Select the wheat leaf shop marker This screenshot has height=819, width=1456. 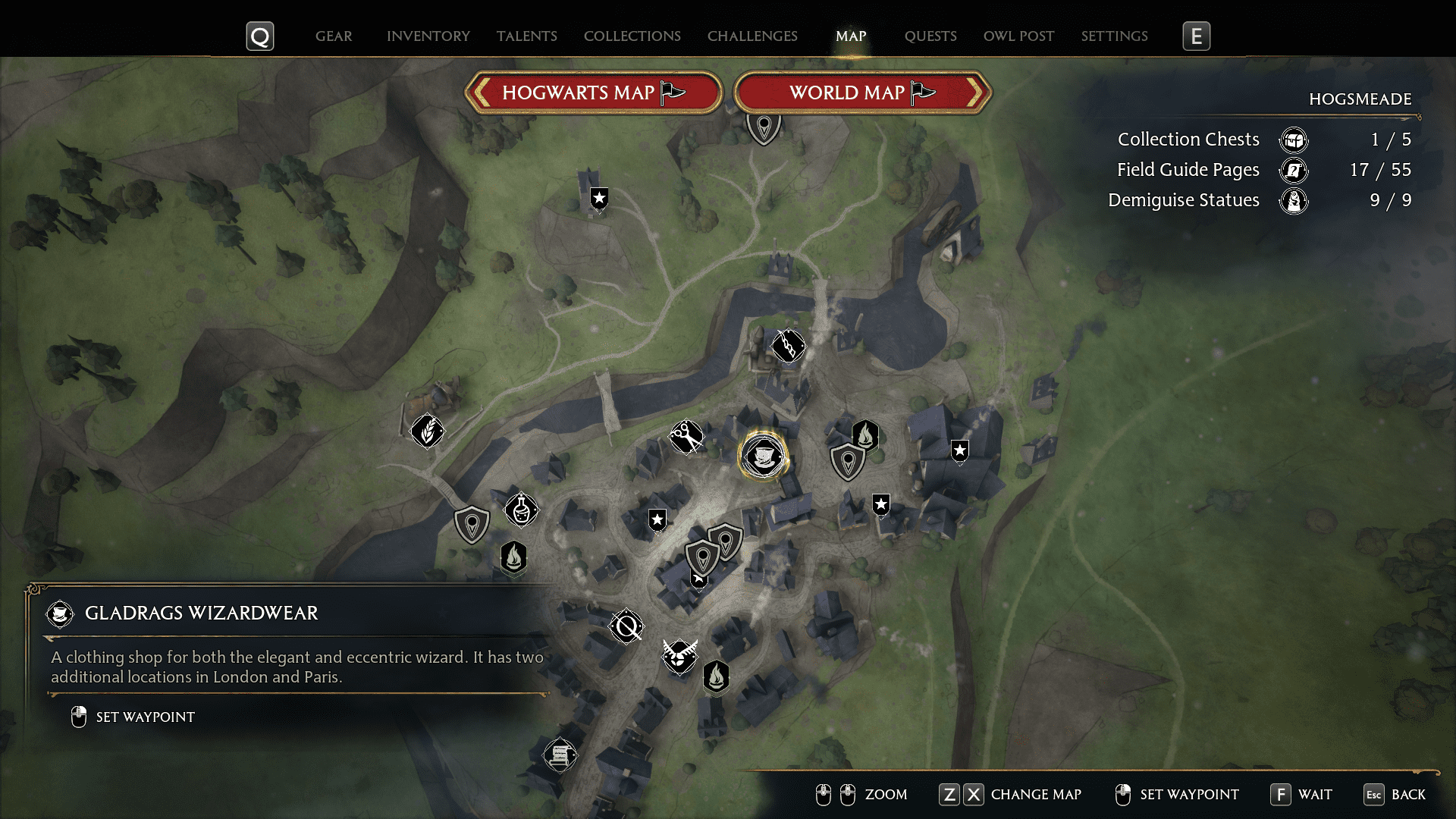pyautogui.click(x=428, y=431)
